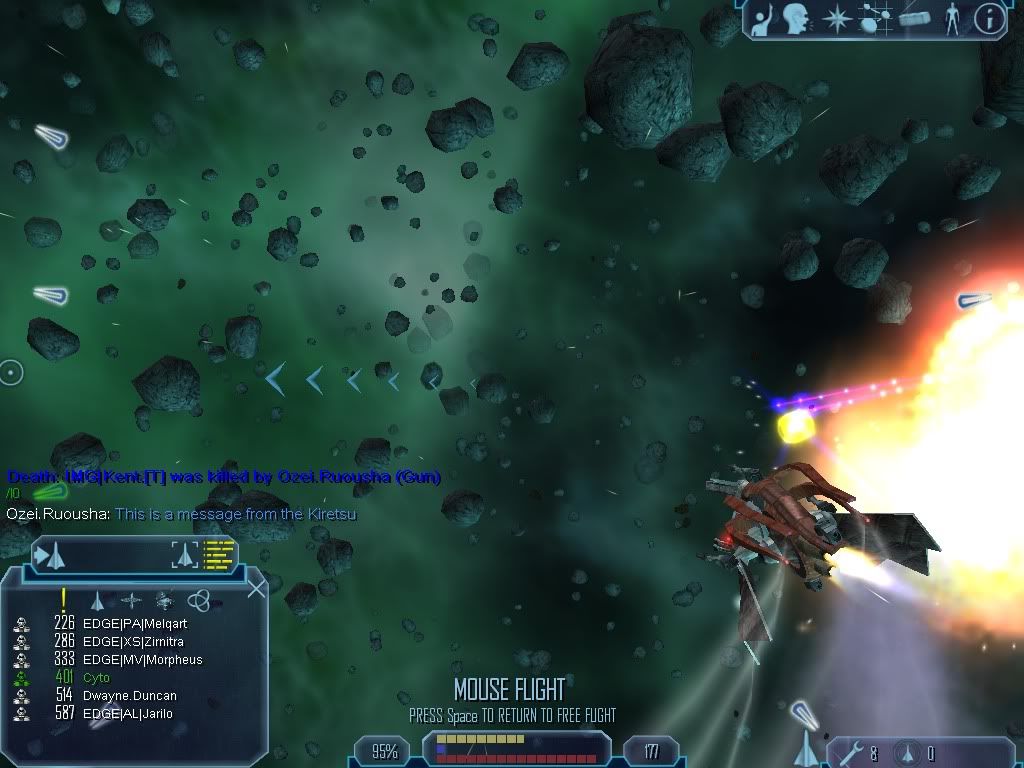Select EDGE|MV|Morpheus contact row

click(142, 660)
